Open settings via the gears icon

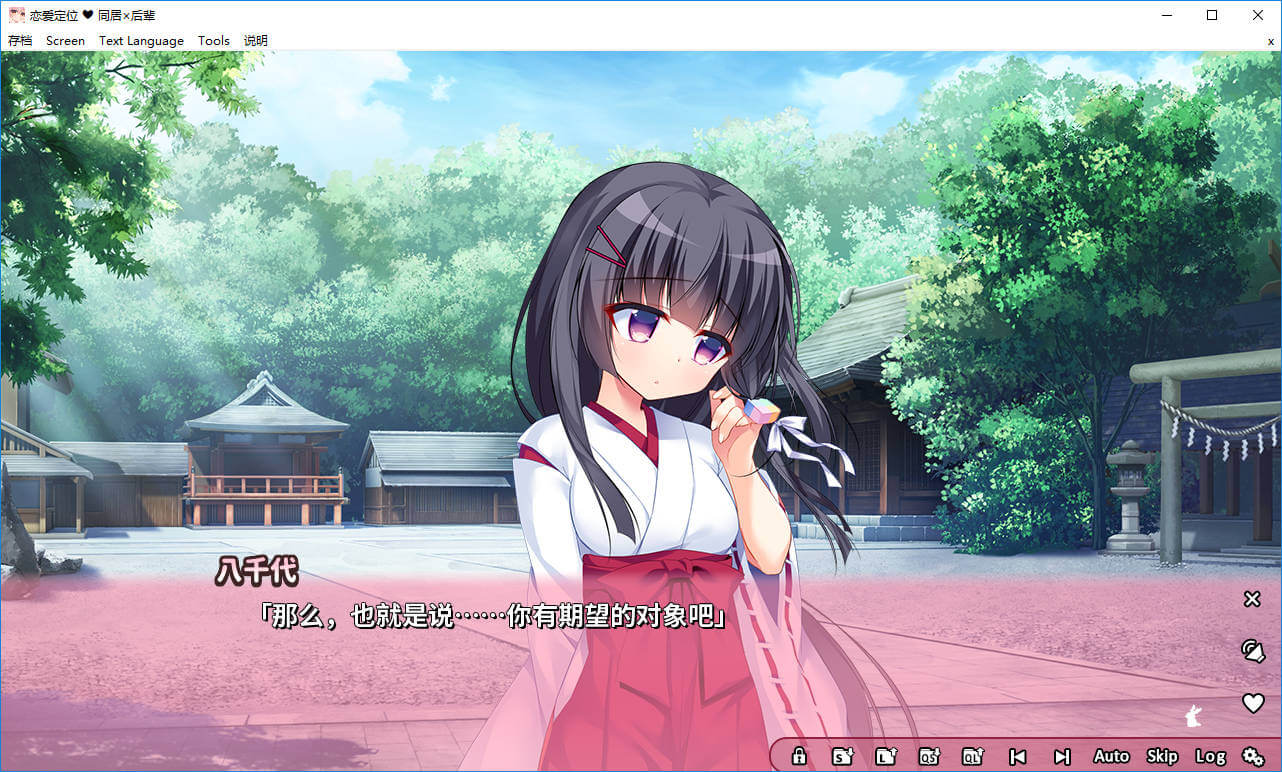click(1253, 756)
